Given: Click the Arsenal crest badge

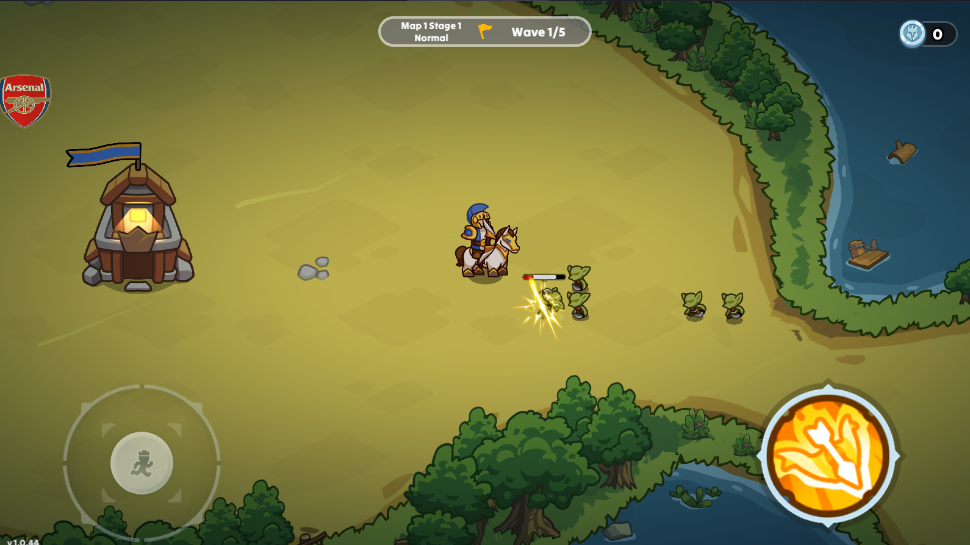Looking at the screenshot, I should coord(25,100).
